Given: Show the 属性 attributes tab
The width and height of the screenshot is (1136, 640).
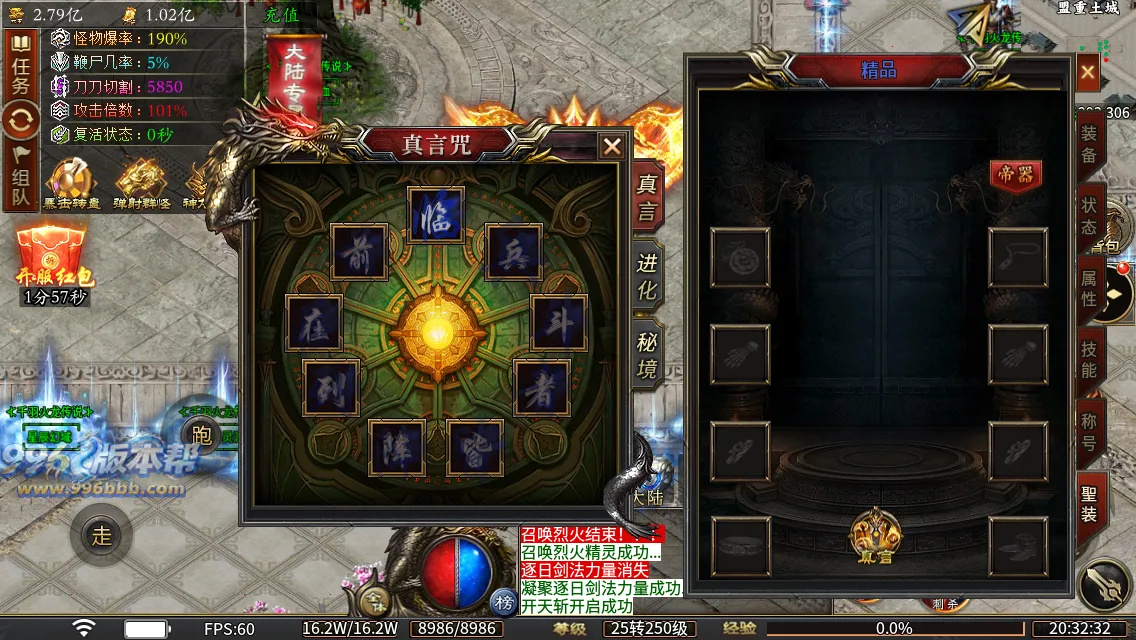Looking at the screenshot, I should tap(1089, 285).
